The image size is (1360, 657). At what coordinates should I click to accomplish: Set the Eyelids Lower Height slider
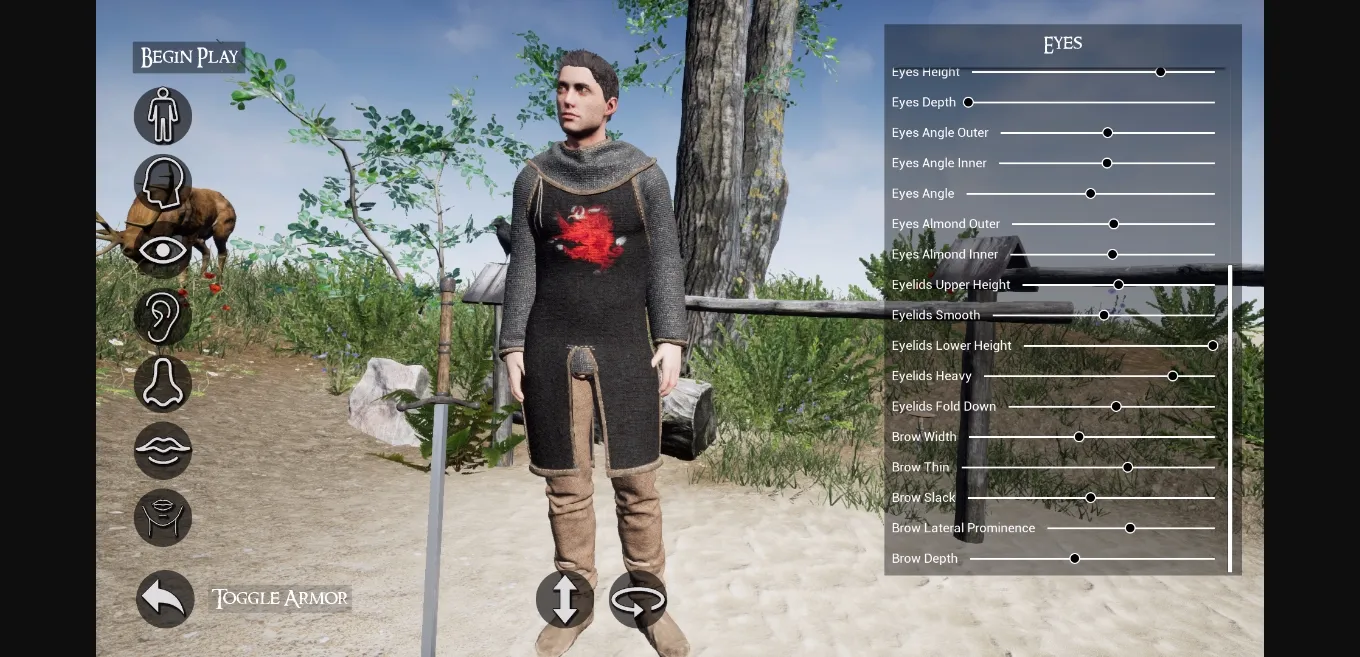pyautogui.click(x=1213, y=346)
